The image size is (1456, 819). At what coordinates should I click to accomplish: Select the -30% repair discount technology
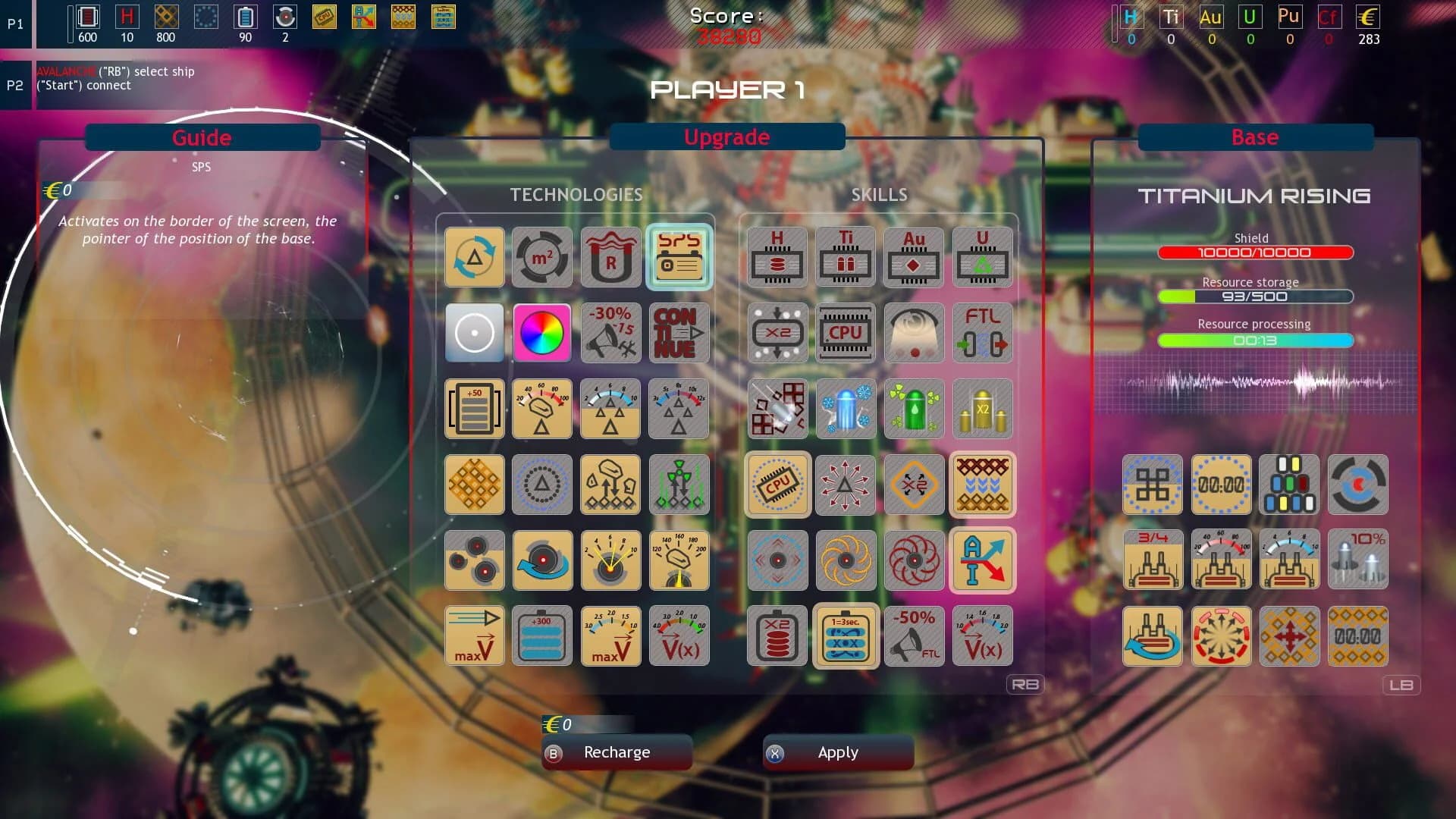point(610,333)
